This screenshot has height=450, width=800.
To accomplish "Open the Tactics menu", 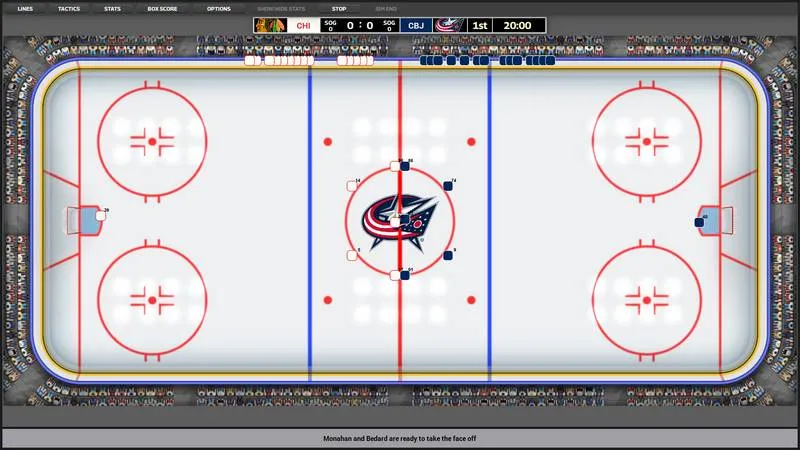I will [69, 8].
